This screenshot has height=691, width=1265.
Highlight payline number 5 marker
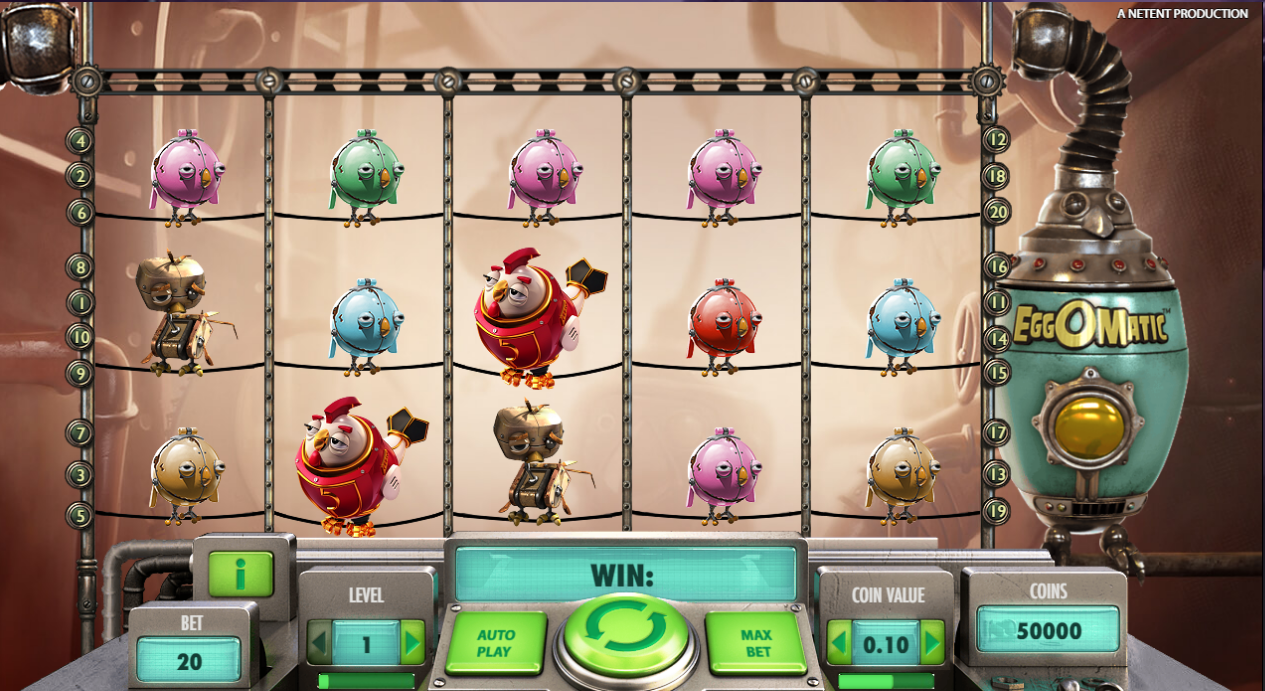[80, 515]
